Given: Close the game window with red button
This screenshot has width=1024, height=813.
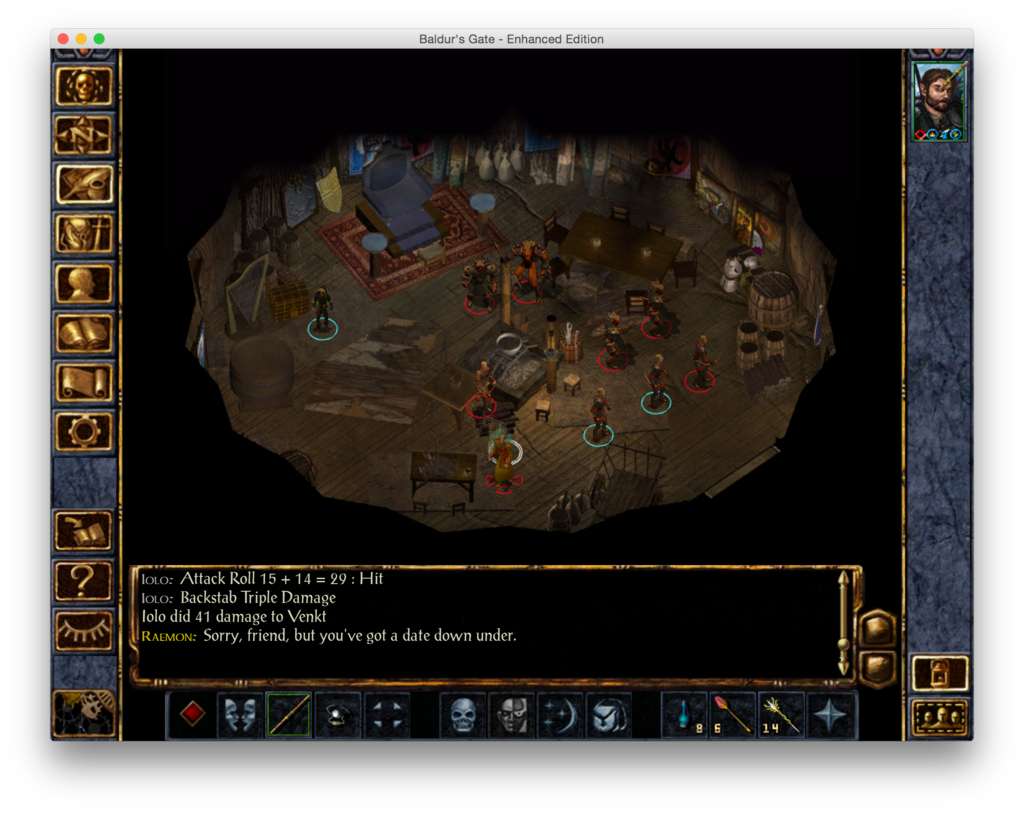Looking at the screenshot, I should pos(63,39).
